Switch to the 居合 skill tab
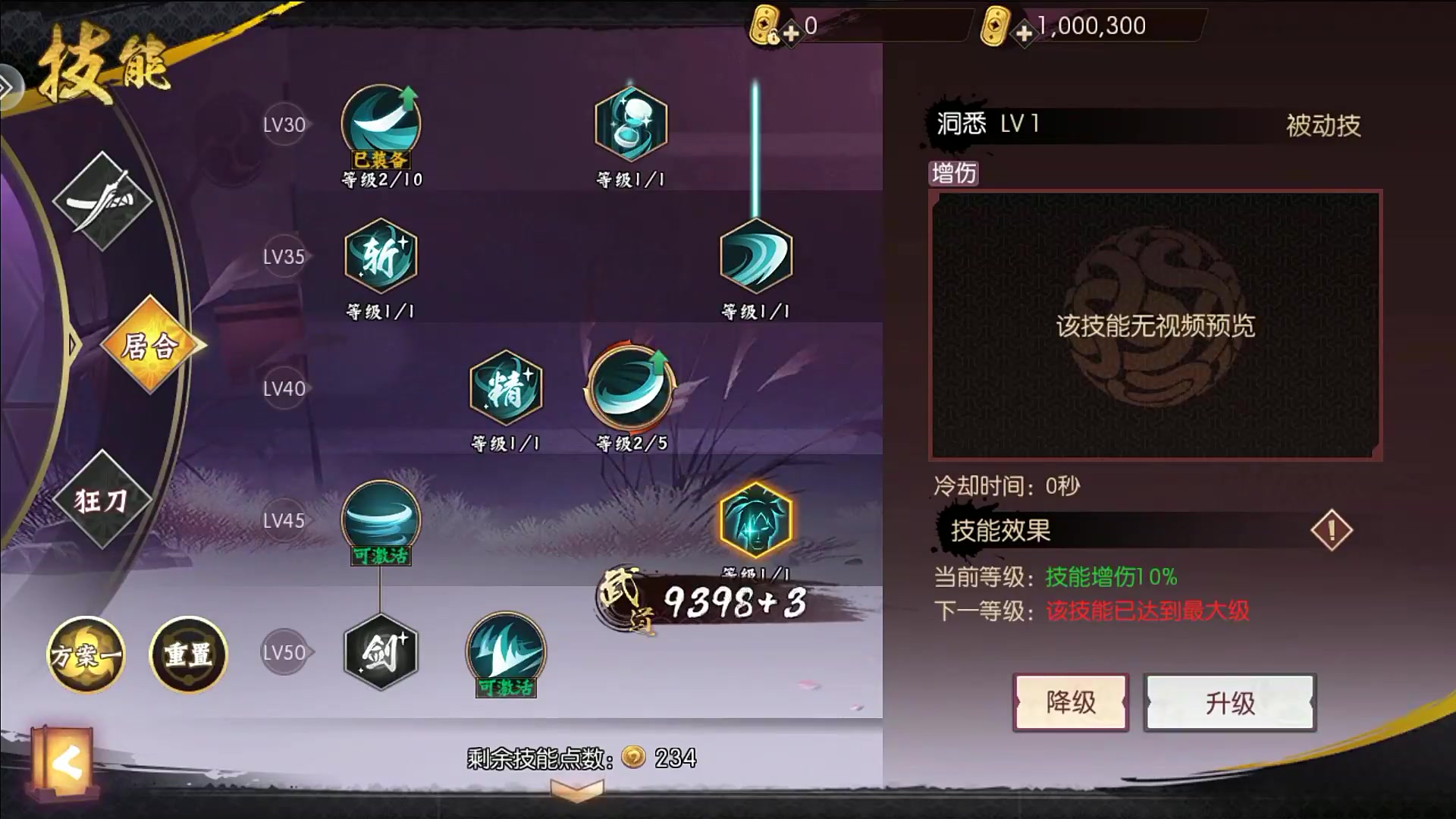The width and height of the screenshot is (1456, 819). pyautogui.click(x=151, y=345)
